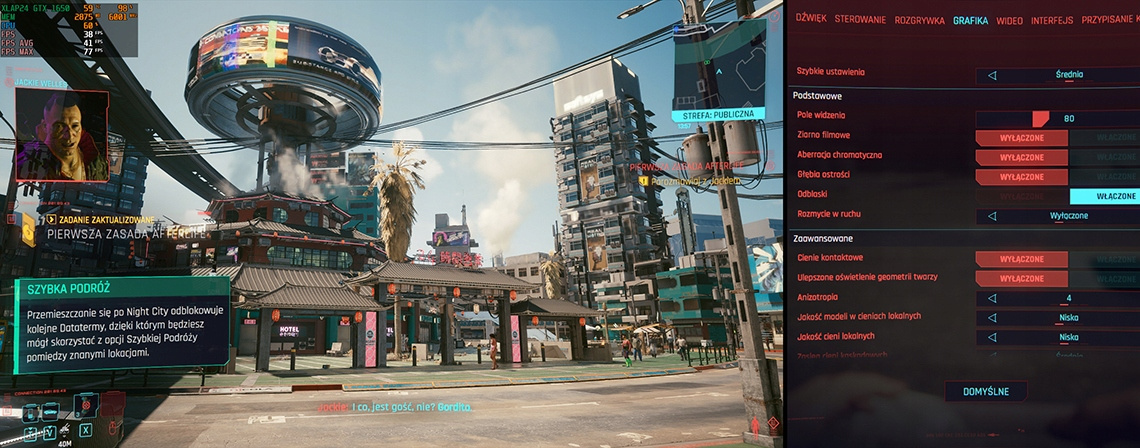1140x448 pixels.
Task: Go to the Interfejs tab
Action: (1052, 20)
